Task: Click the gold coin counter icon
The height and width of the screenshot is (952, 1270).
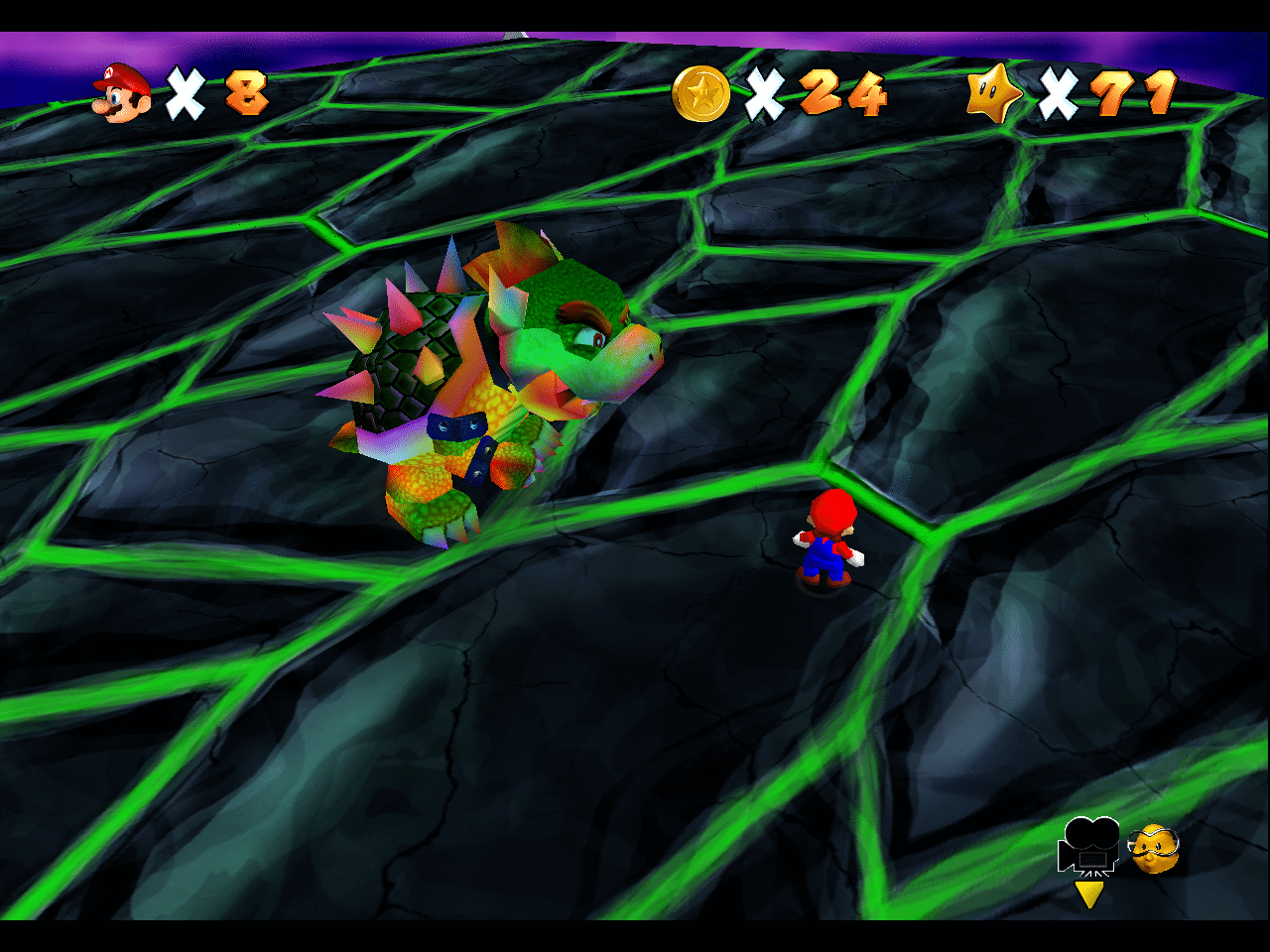Action: 700,94
